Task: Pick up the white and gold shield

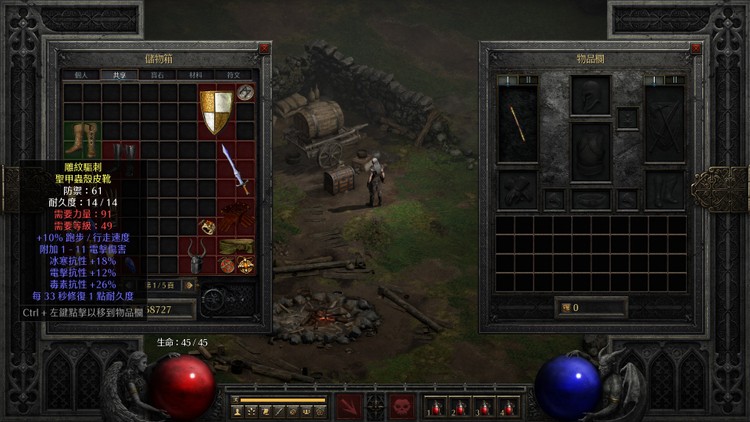Action: pyautogui.click(x=216, y=111)
